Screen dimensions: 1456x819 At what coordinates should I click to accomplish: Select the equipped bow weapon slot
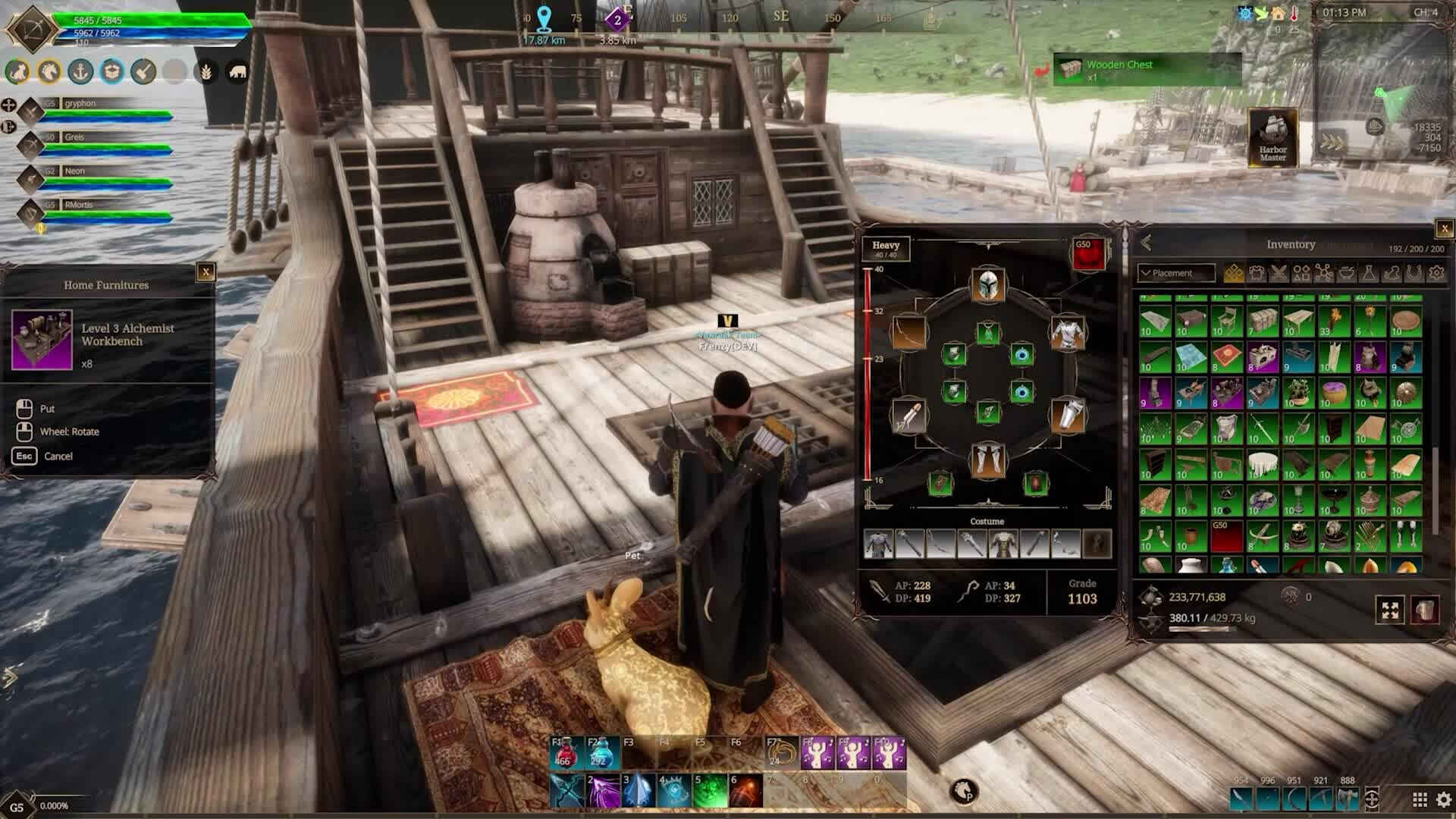(x=908, y=333)
